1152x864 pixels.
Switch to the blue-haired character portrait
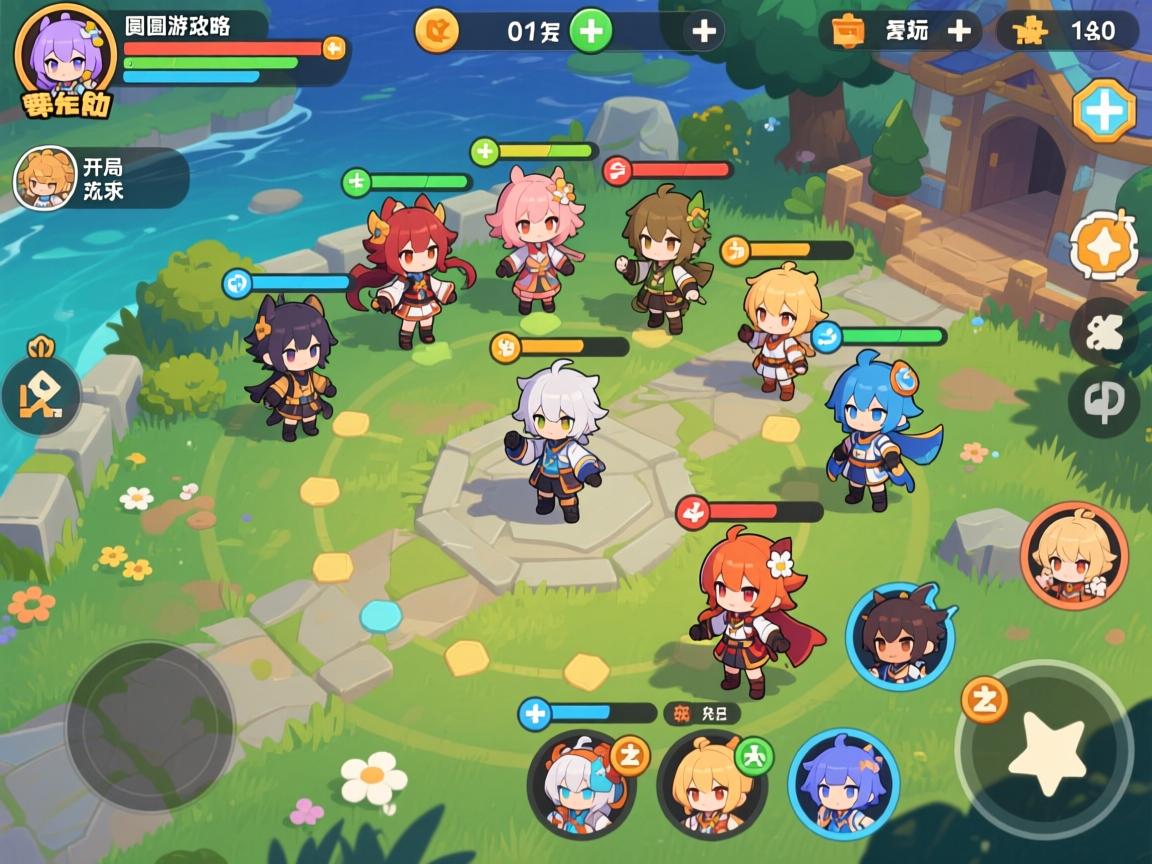[843, 783]
